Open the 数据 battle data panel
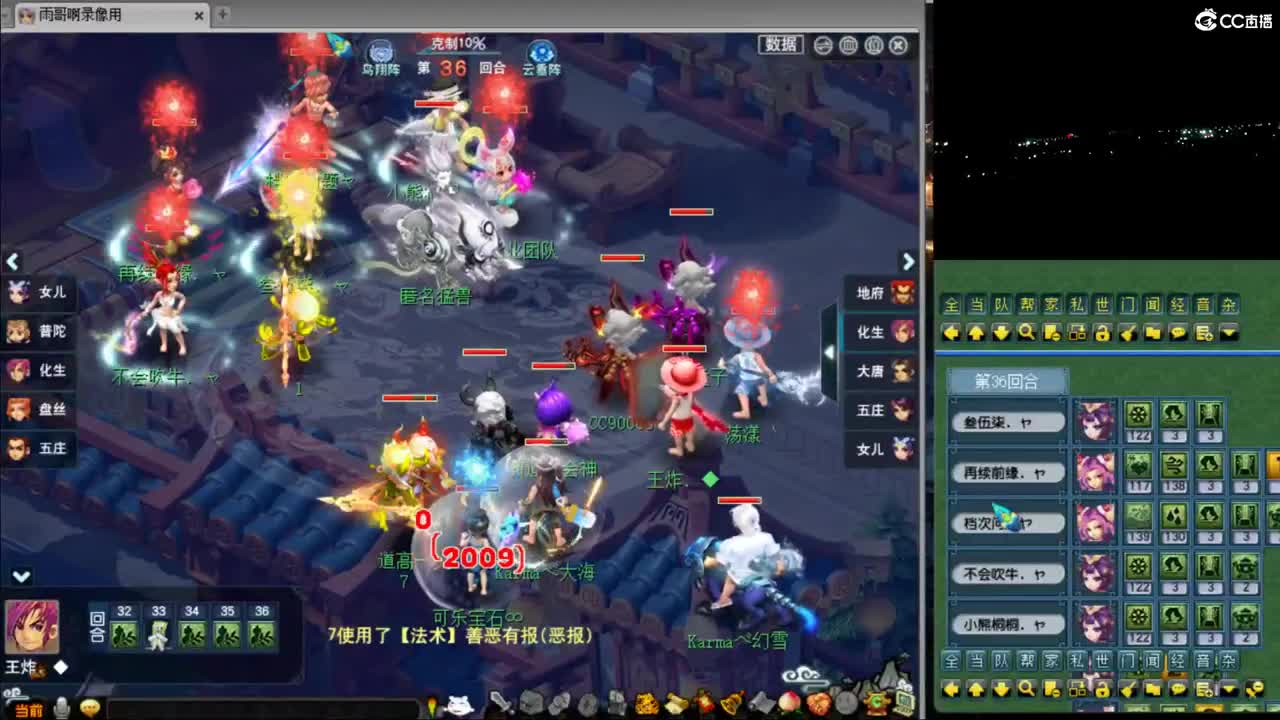Viewport: 1280px width, 720px height. click(x=779, y=45)
